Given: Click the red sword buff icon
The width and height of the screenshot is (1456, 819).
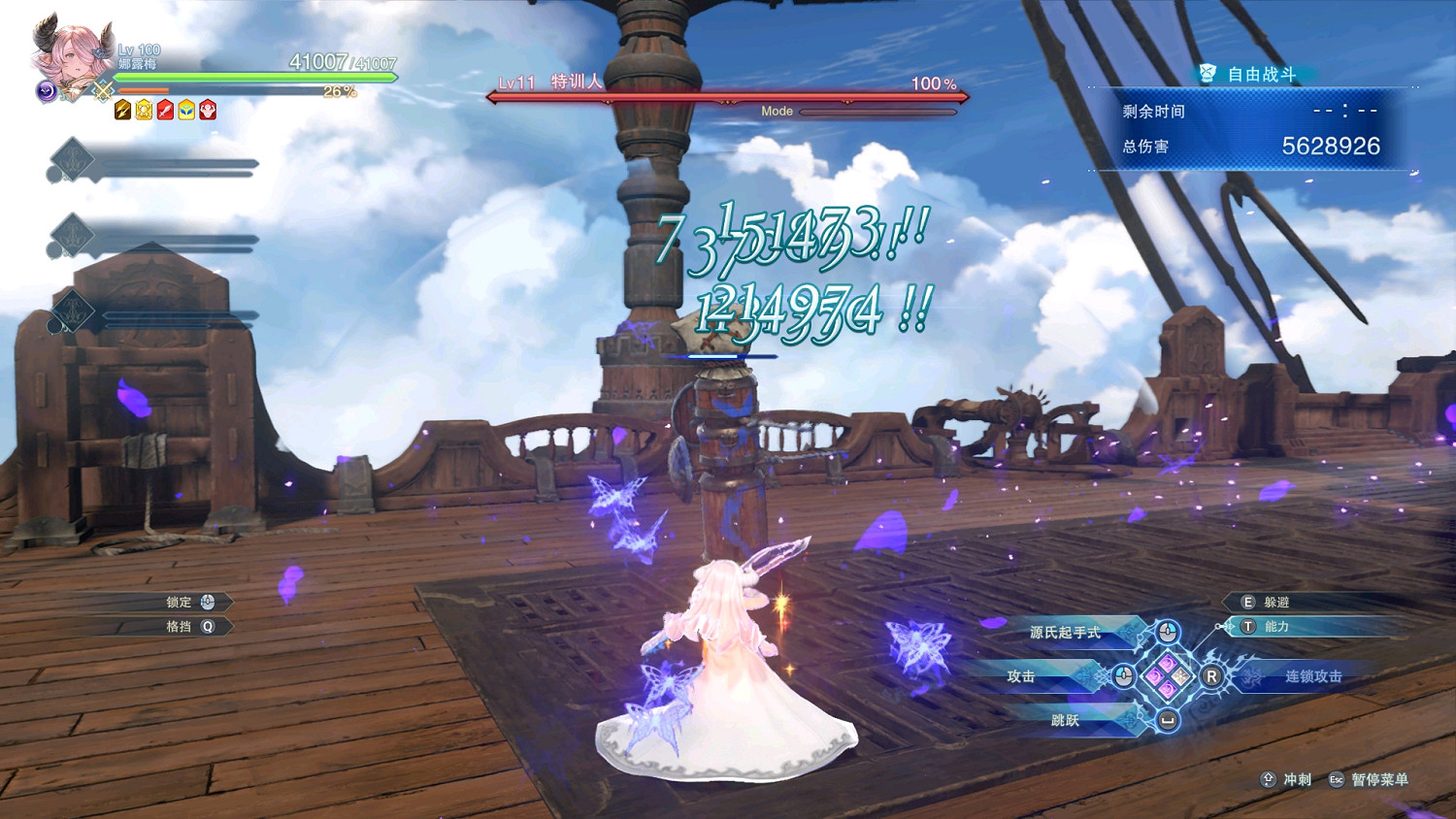Looking at the screenshot, I should tap(165, 109).
